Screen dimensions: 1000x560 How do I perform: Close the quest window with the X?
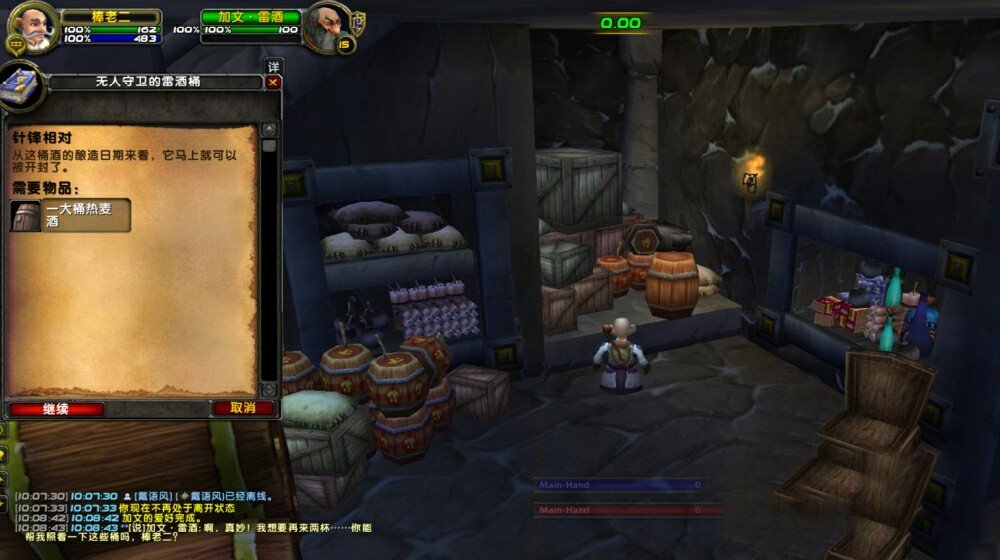point(273,83)
